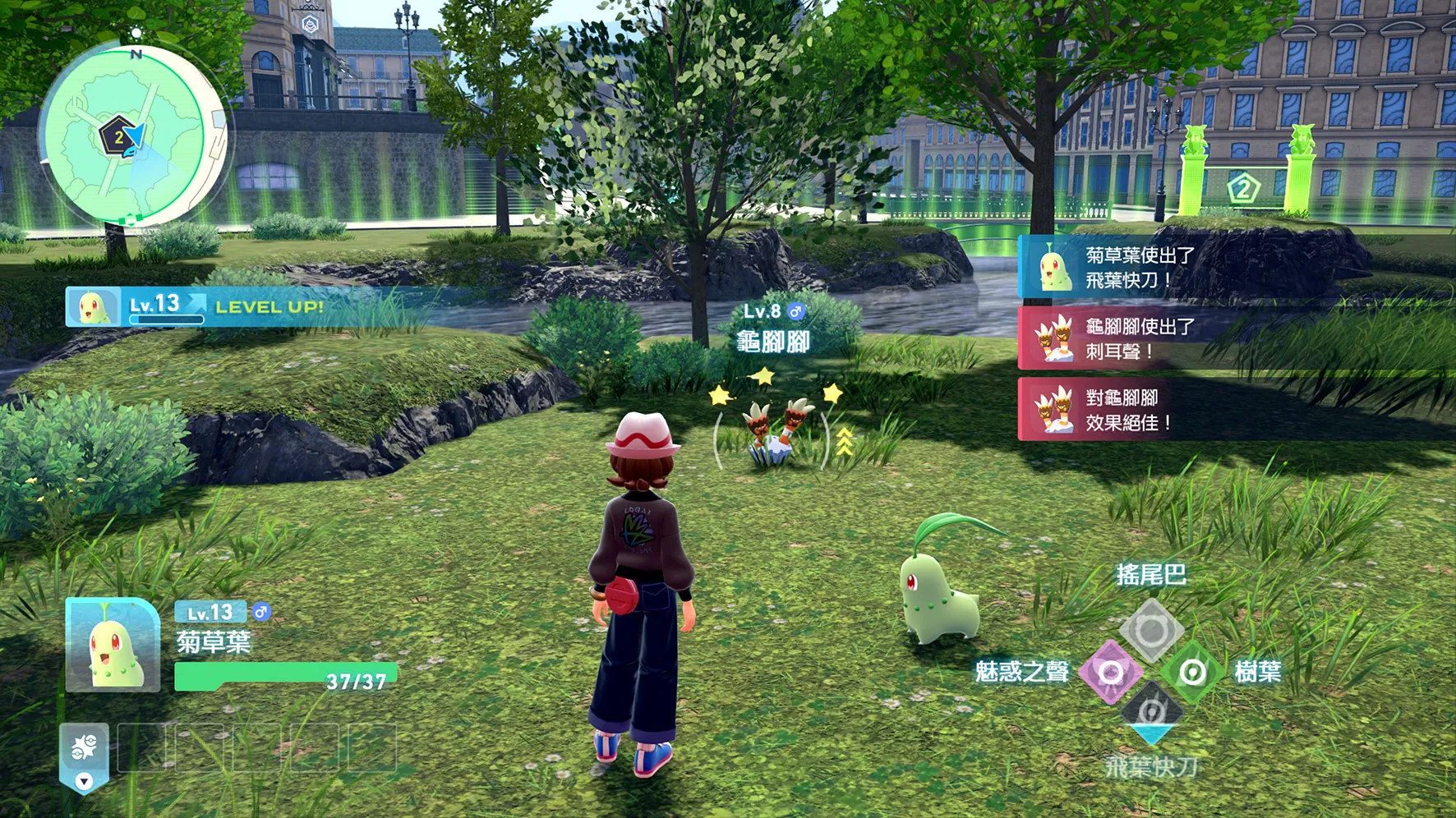Select the 飛葉快刀 move icon
Viewport: 1456px width, 818px height.
point(1151,711)
